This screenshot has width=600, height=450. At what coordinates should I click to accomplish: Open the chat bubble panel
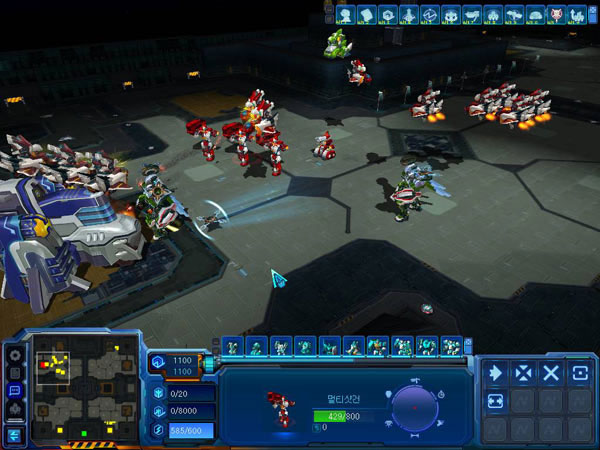[x=15, y=390]
